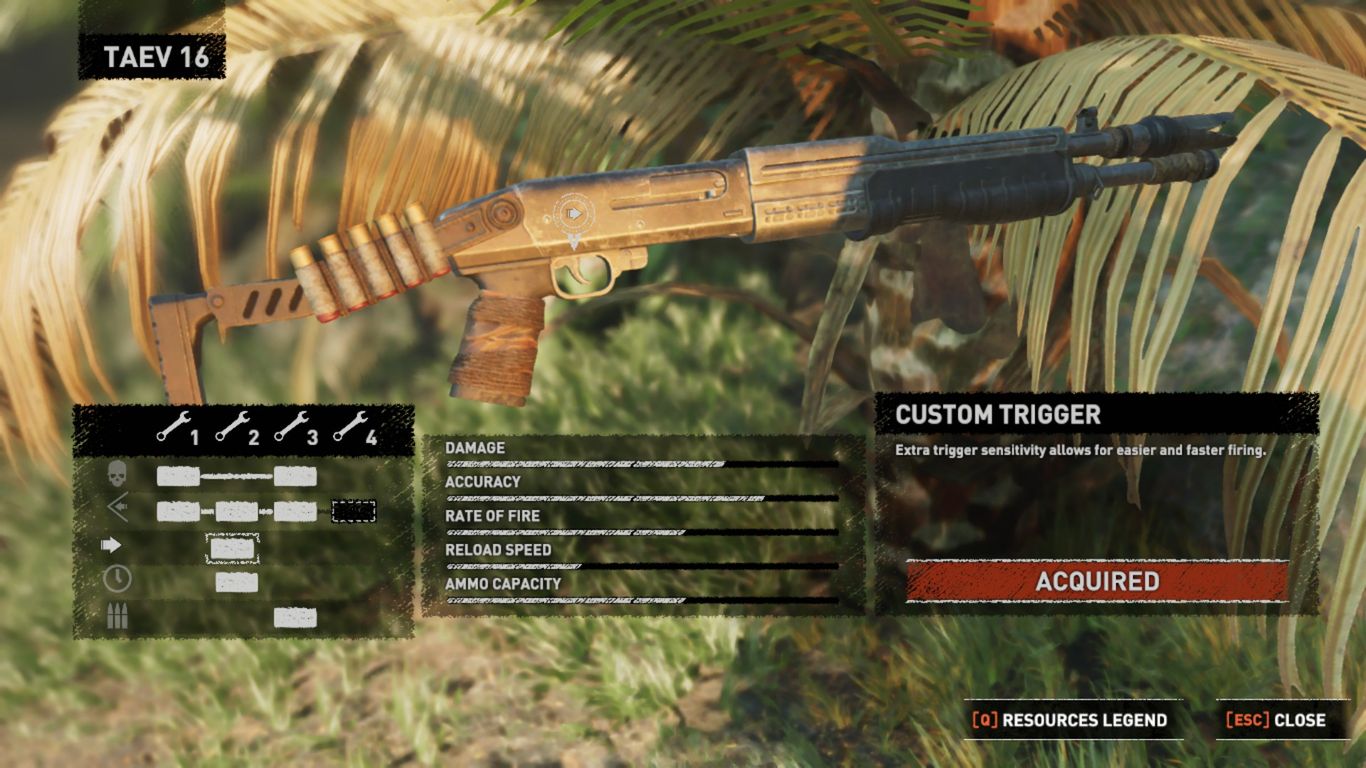Choose the level 2 accuracy upgrade node
1366x768 pixels.
click(x=236, y=511)
